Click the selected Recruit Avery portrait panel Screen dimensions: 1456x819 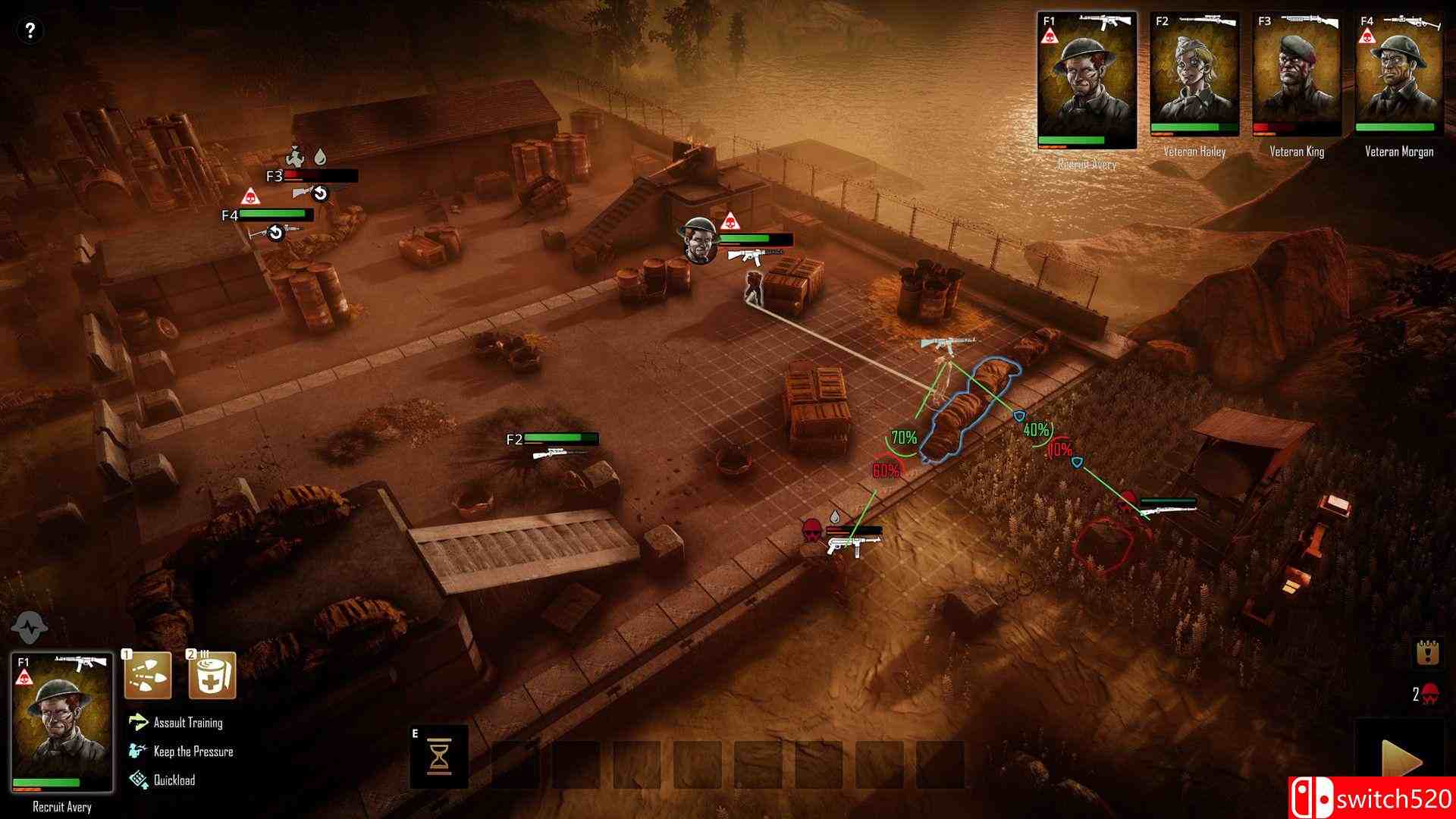(62, 722)
